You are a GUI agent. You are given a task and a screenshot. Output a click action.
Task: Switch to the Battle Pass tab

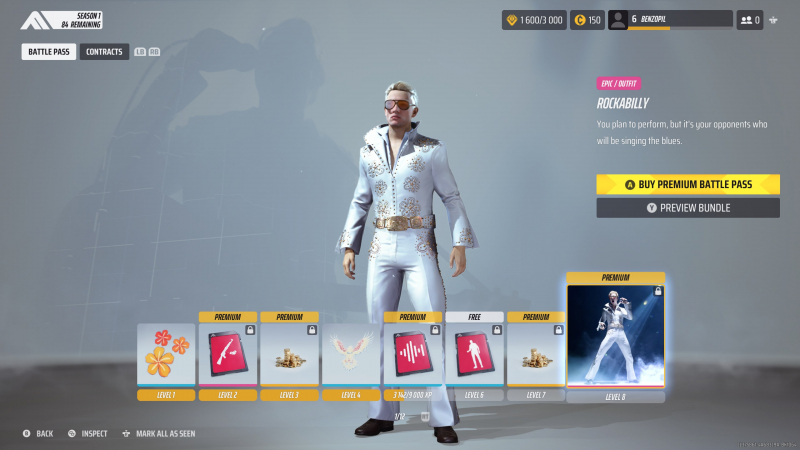49,51
